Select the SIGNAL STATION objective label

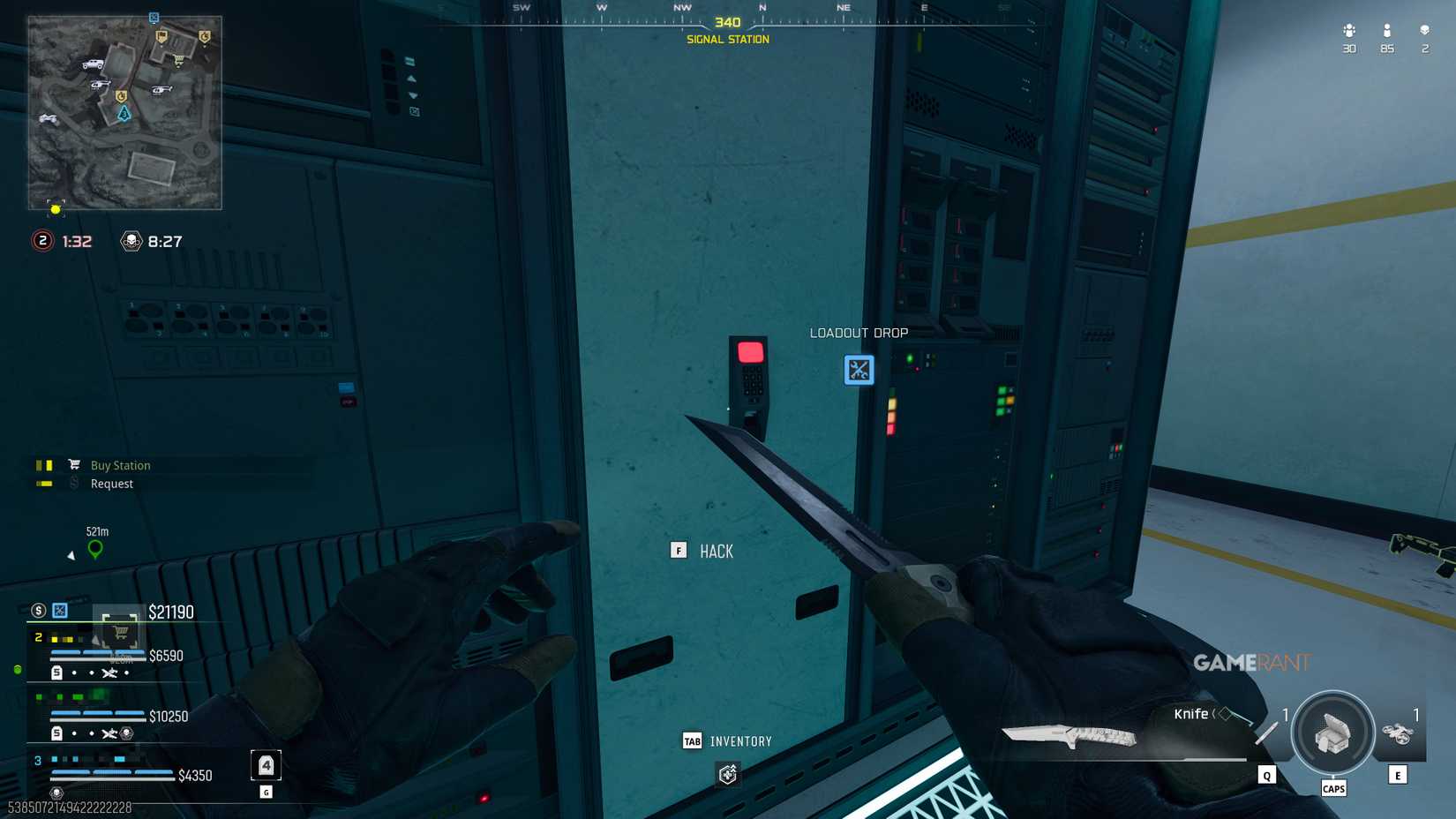(x=727, y=39)
